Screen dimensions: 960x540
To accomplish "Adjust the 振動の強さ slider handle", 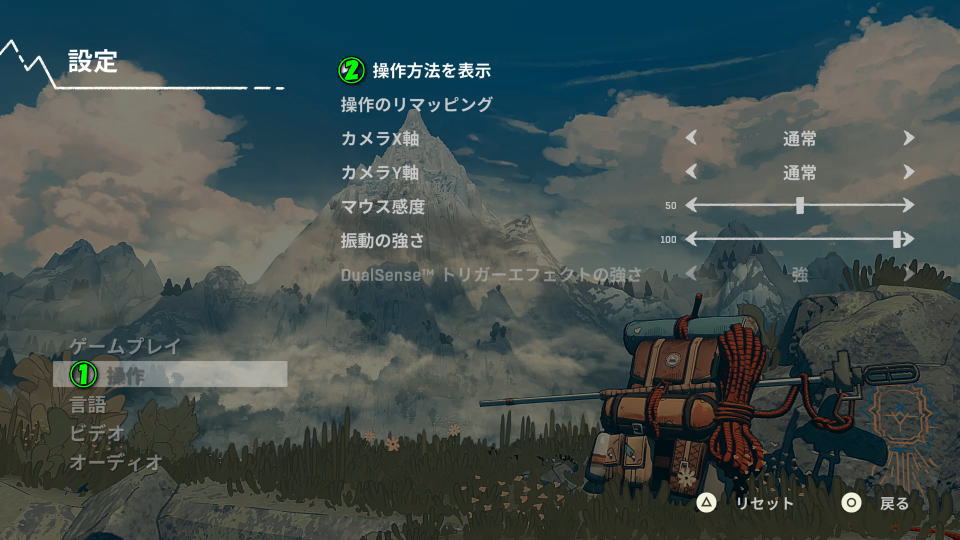I will 898,239.
